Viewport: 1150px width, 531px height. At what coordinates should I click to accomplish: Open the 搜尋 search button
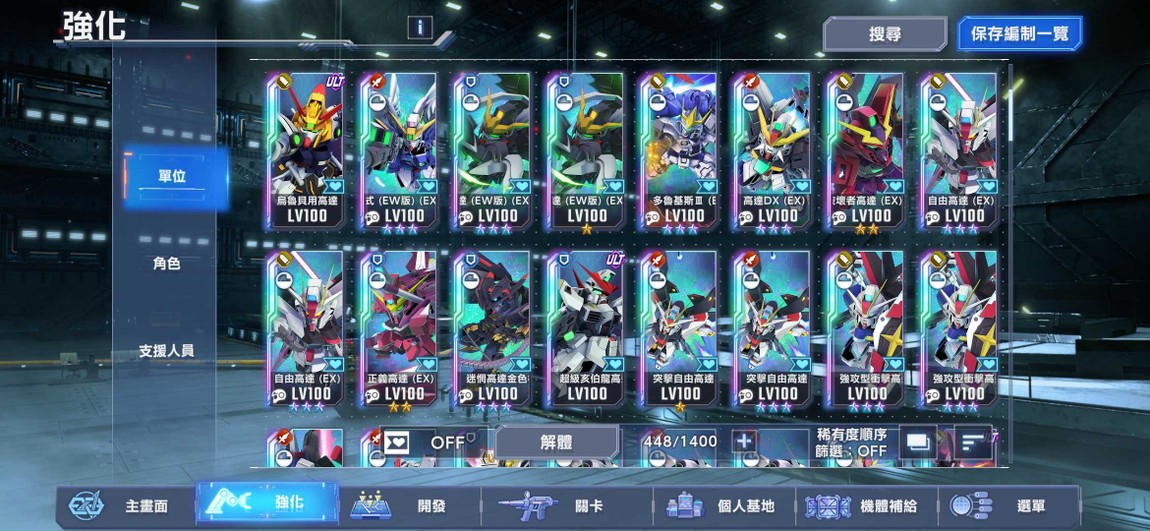point(884,34)
